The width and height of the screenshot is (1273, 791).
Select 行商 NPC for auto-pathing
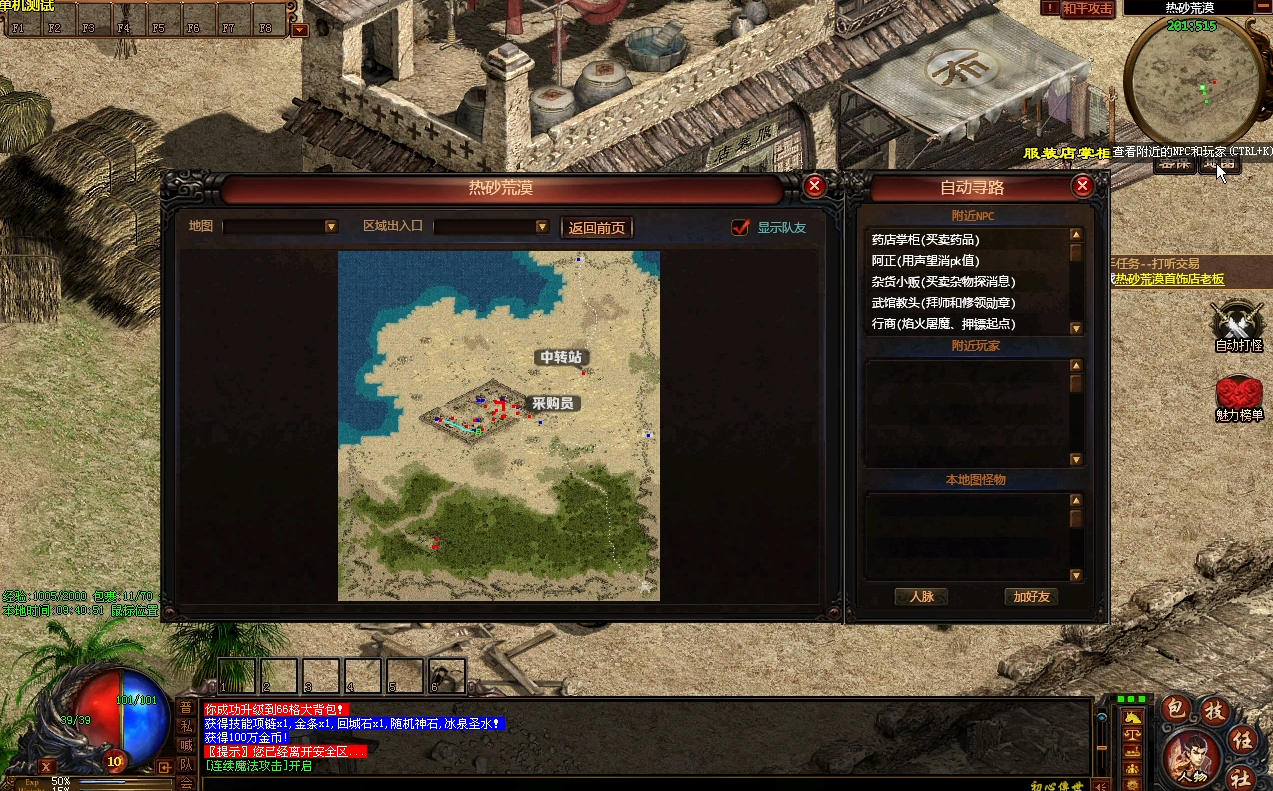pos(943,324)
